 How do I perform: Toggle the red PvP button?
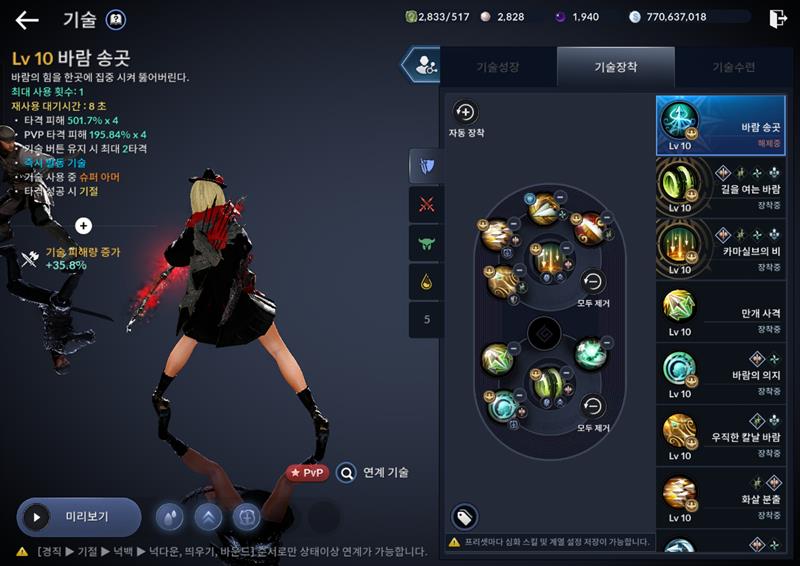click(x=307, y=472)
